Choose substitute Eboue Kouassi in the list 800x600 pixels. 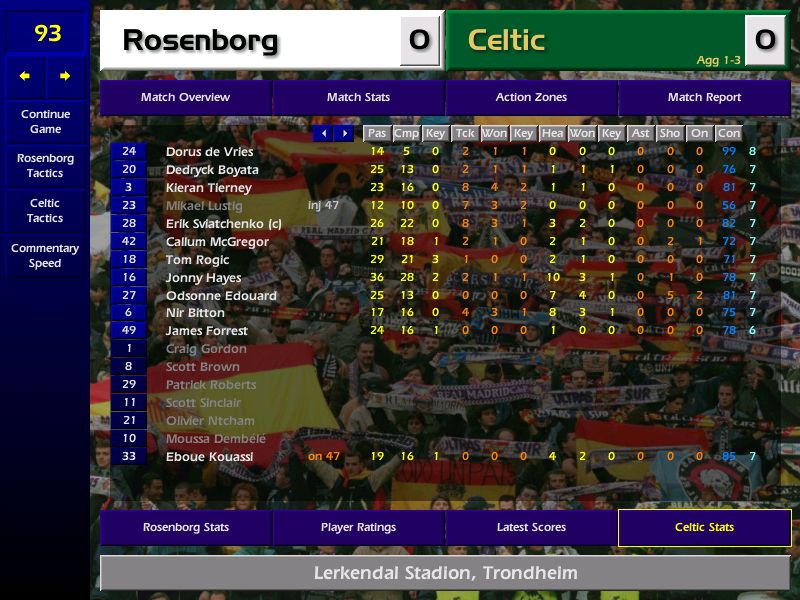(x=209, y=457)
